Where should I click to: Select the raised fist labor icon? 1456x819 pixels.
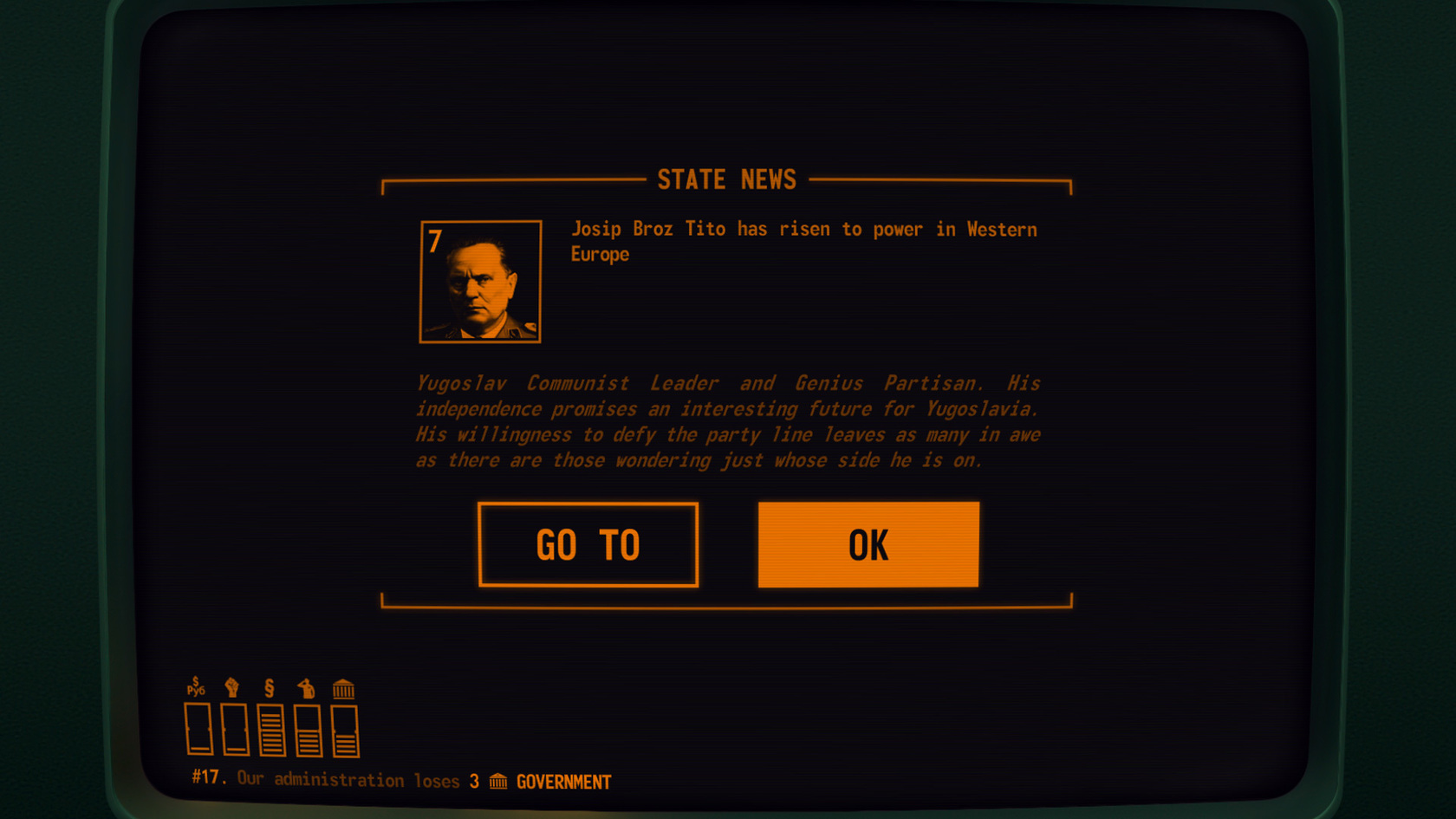point(232,687)
